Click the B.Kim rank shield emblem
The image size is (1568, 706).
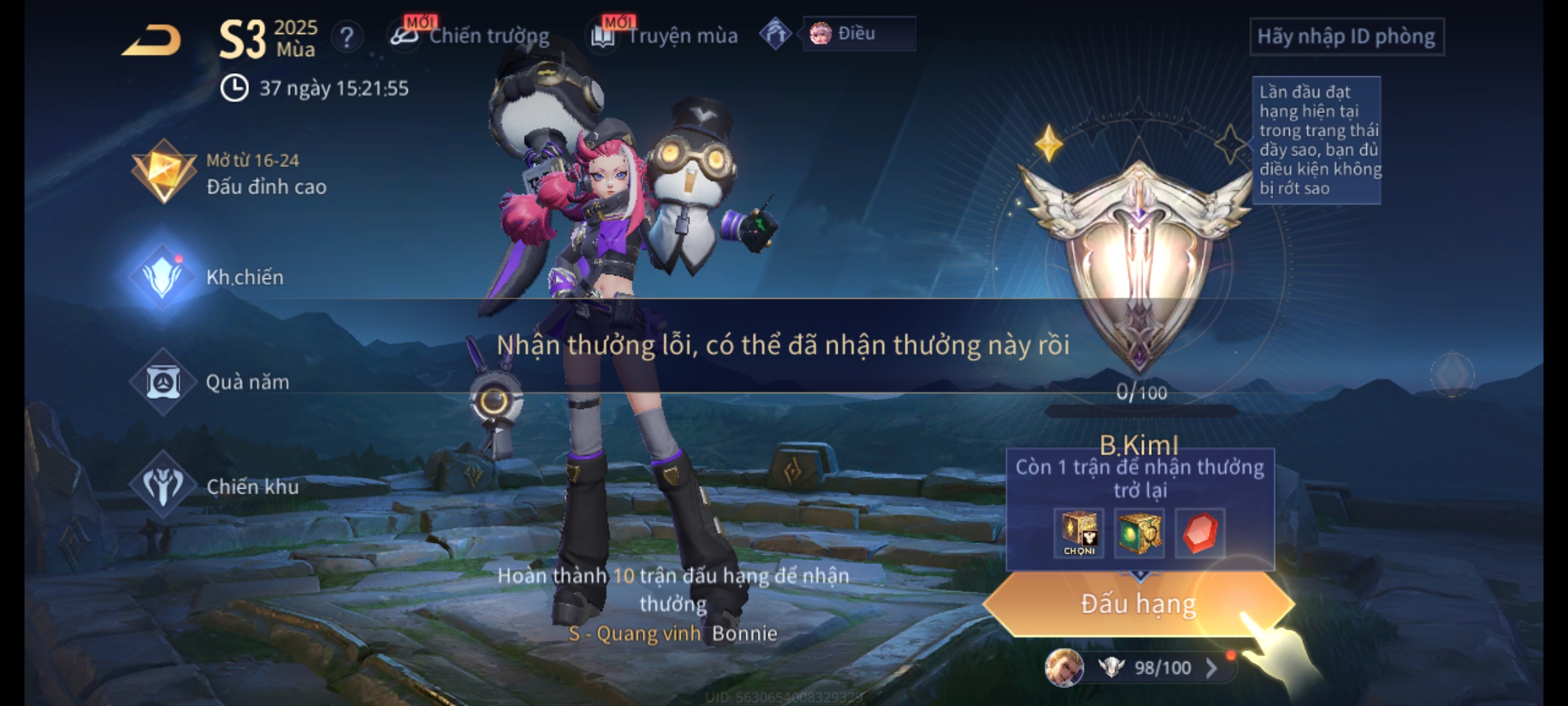(1138, 261)
